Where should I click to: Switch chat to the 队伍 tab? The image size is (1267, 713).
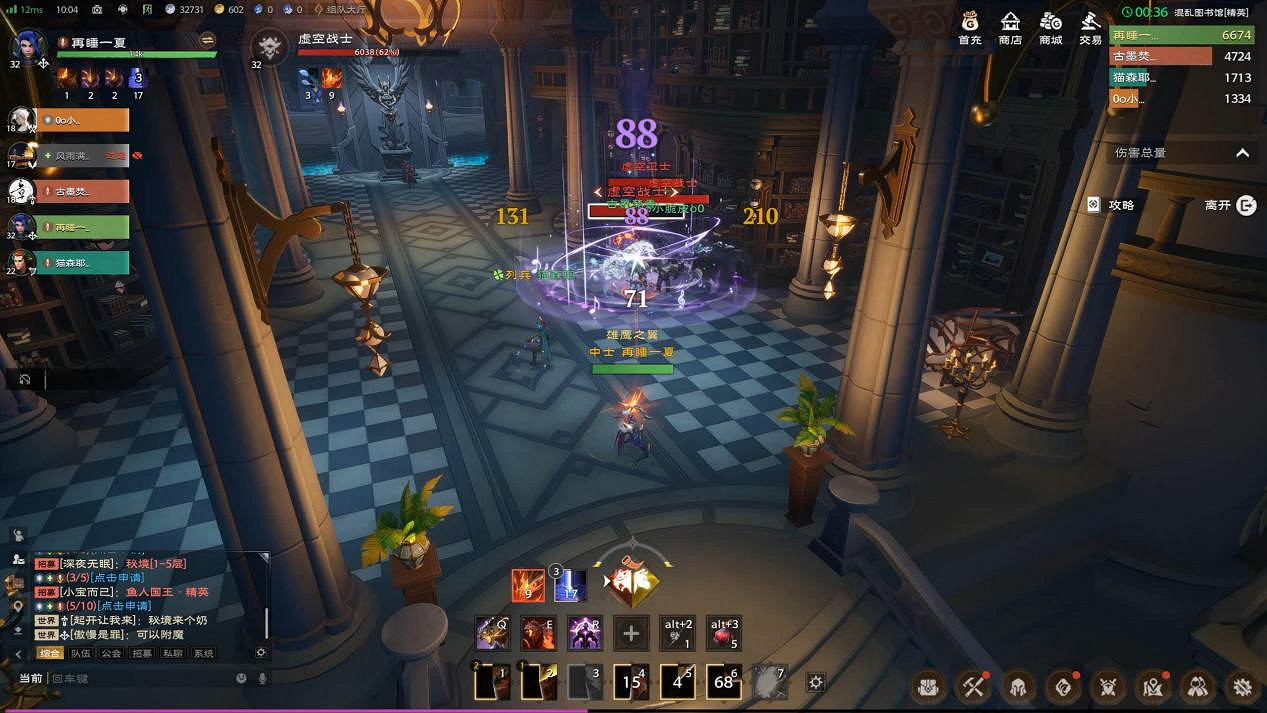[x=80, y=653]
